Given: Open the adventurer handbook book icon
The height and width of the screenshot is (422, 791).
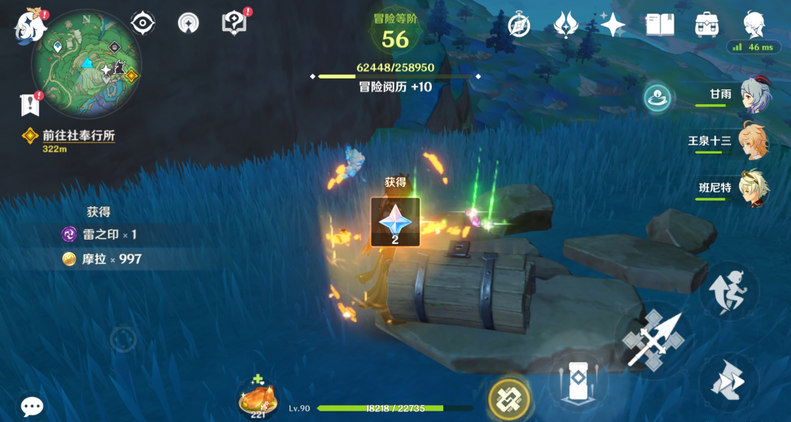Looking at the screenshot, I should coord(659,24).
